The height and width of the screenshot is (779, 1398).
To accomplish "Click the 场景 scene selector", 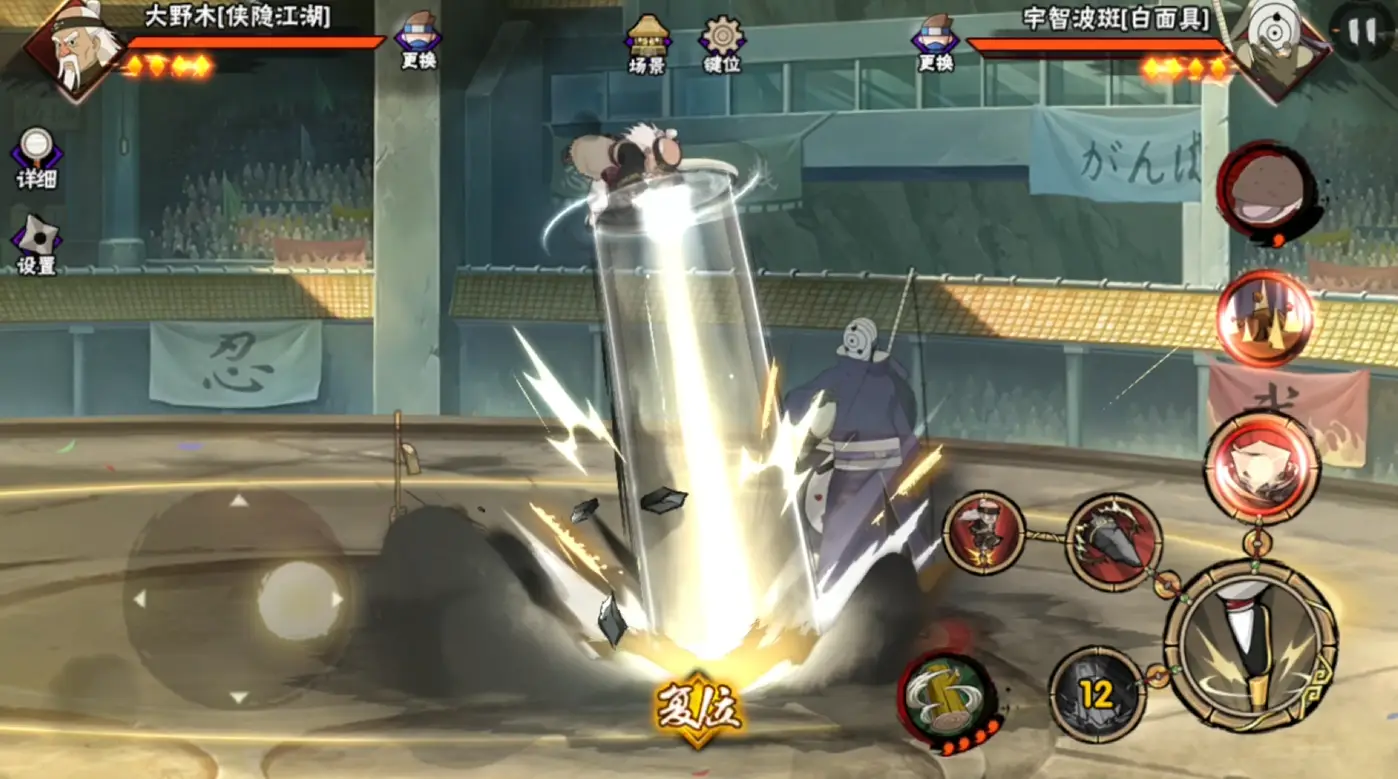I will (x=647, y=44).
